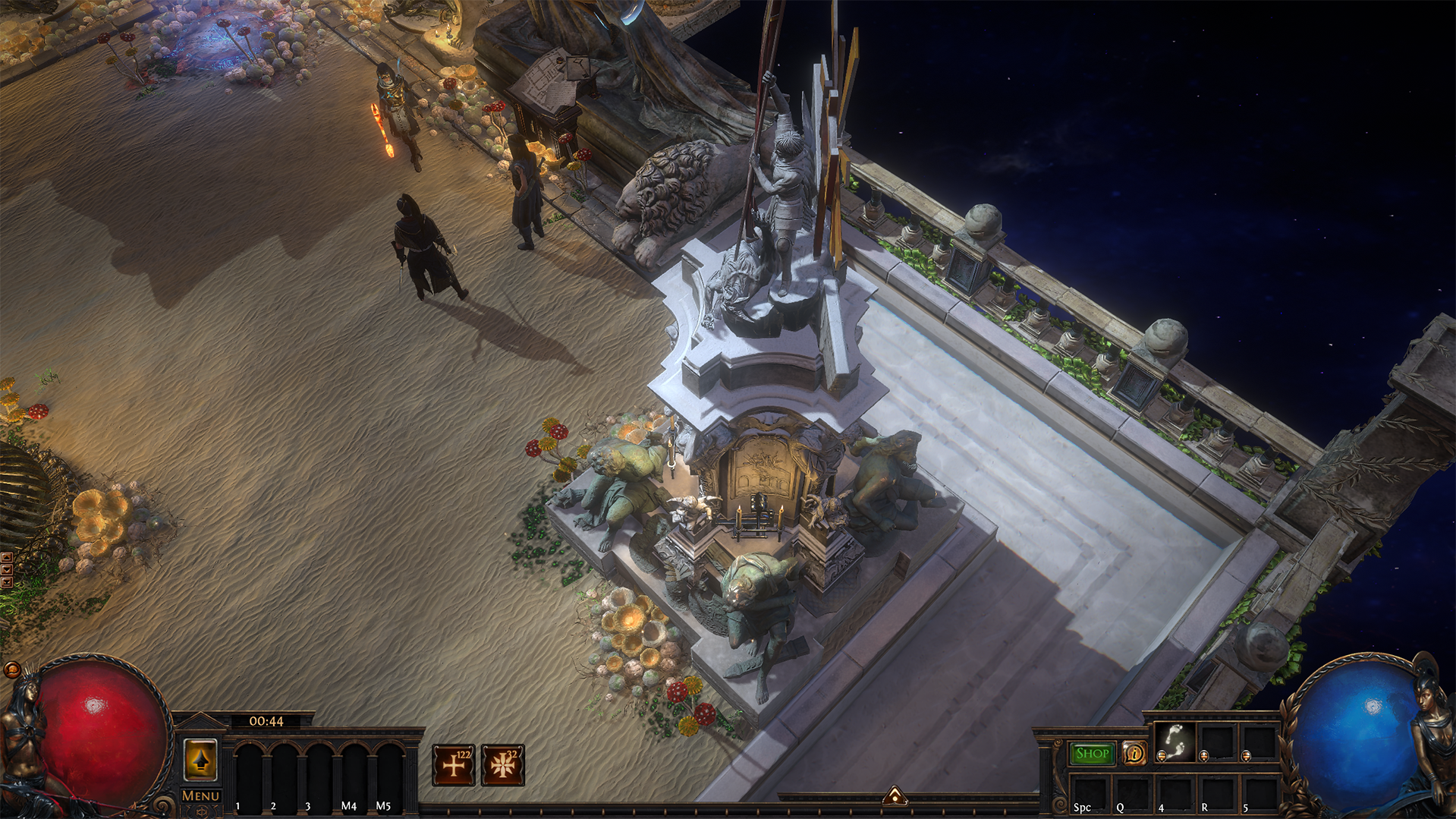Open the plus cross icon showing 122
The image size is (1456, 819).
(x=454, y=765)
